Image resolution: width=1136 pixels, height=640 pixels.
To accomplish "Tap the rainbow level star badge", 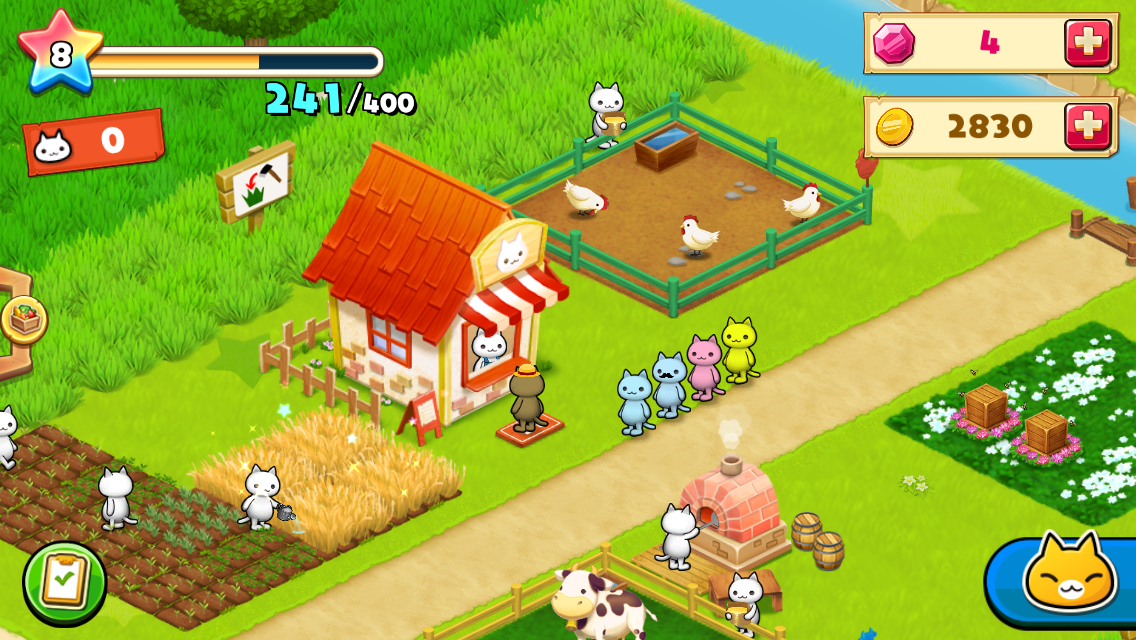I will [60, 53].
